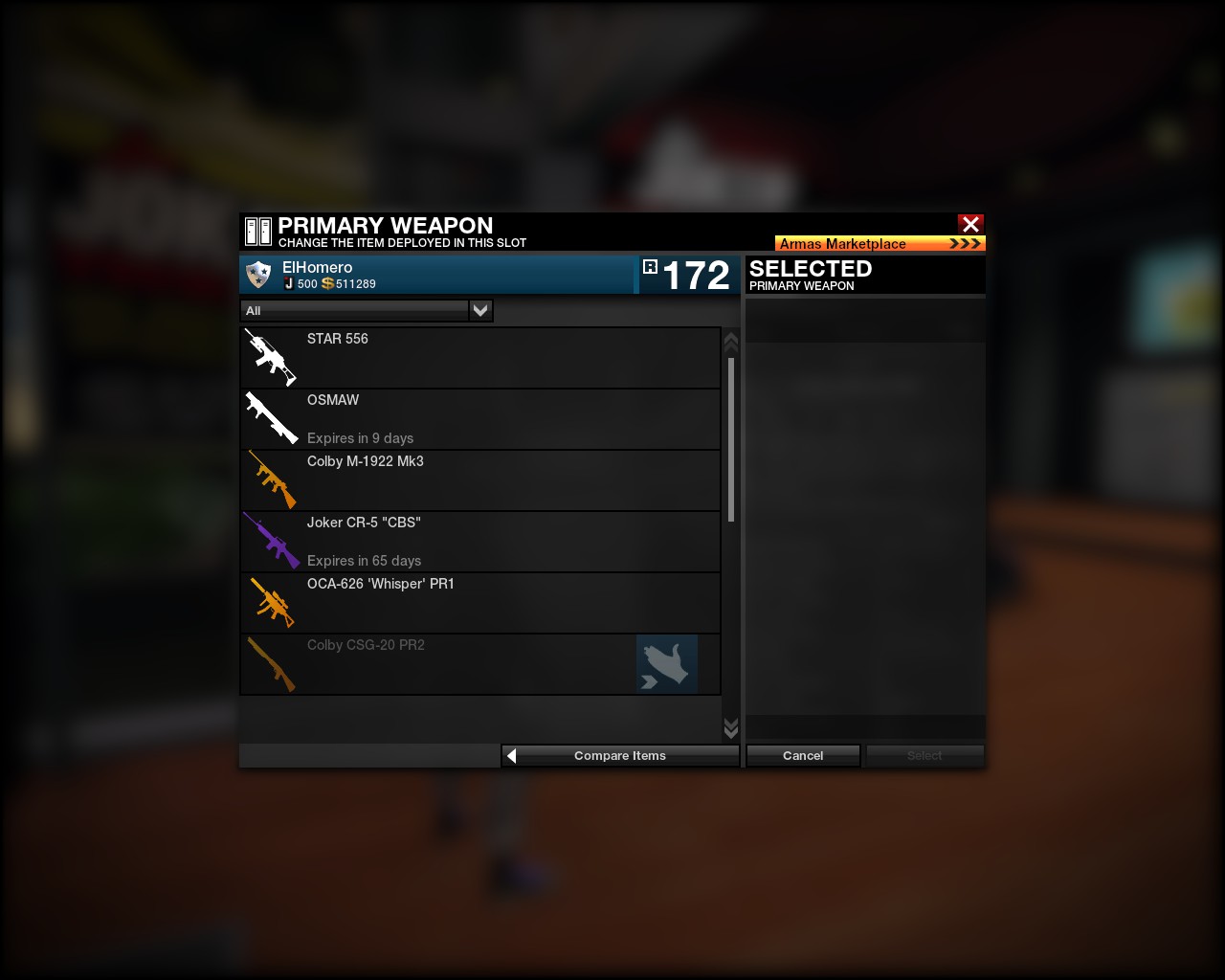Image resolution: width=1225 pixels, height=980 pixels.
Task: Click the list's scroll-down arrow
Action: [x=731, y=729]
